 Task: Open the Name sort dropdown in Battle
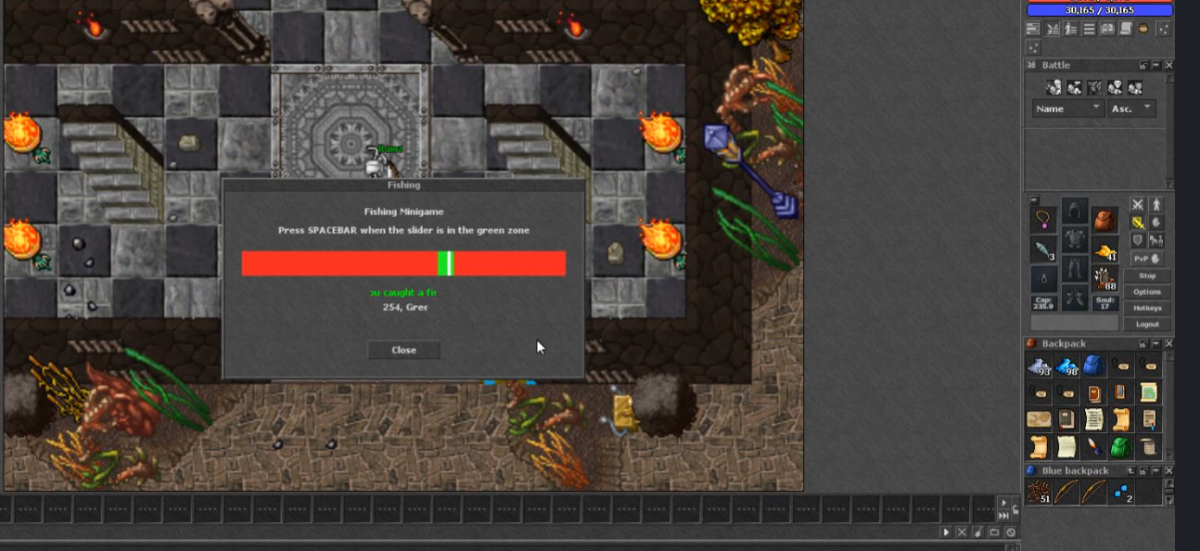(x=1068, y=108)
